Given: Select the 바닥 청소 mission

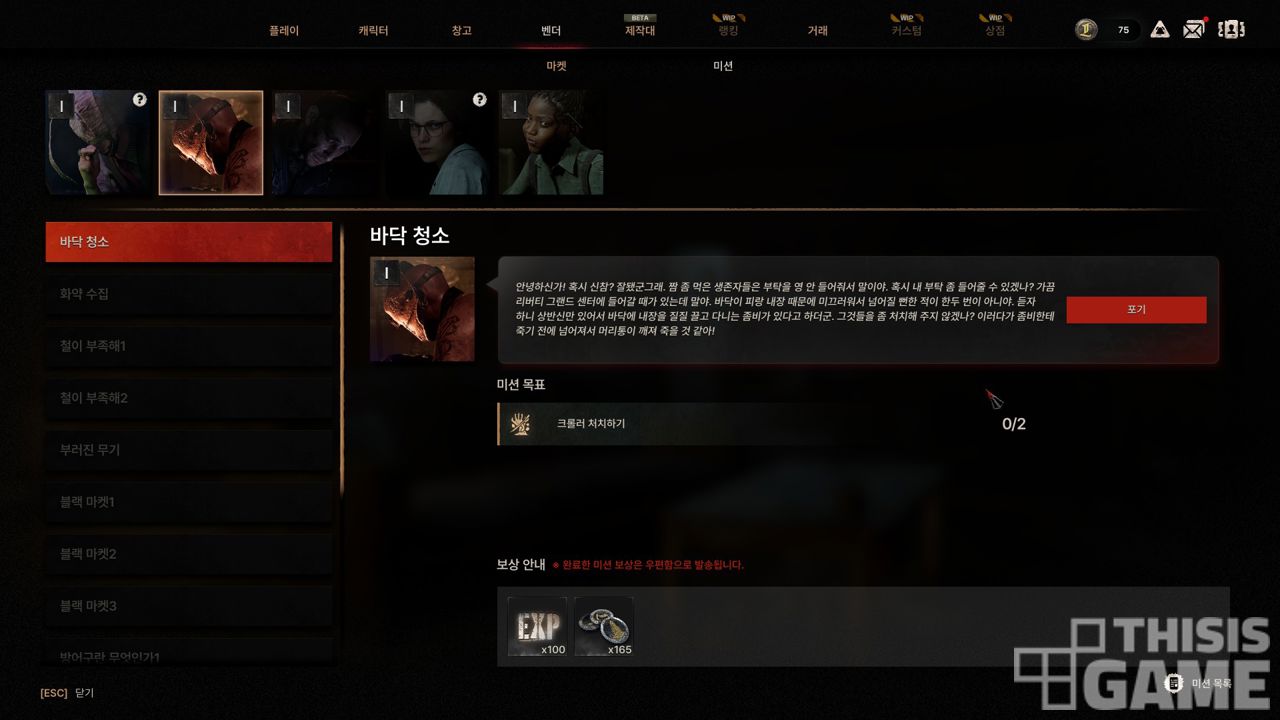Looking at the screenshot, I should pyautogui.click(x=189, y=242).
